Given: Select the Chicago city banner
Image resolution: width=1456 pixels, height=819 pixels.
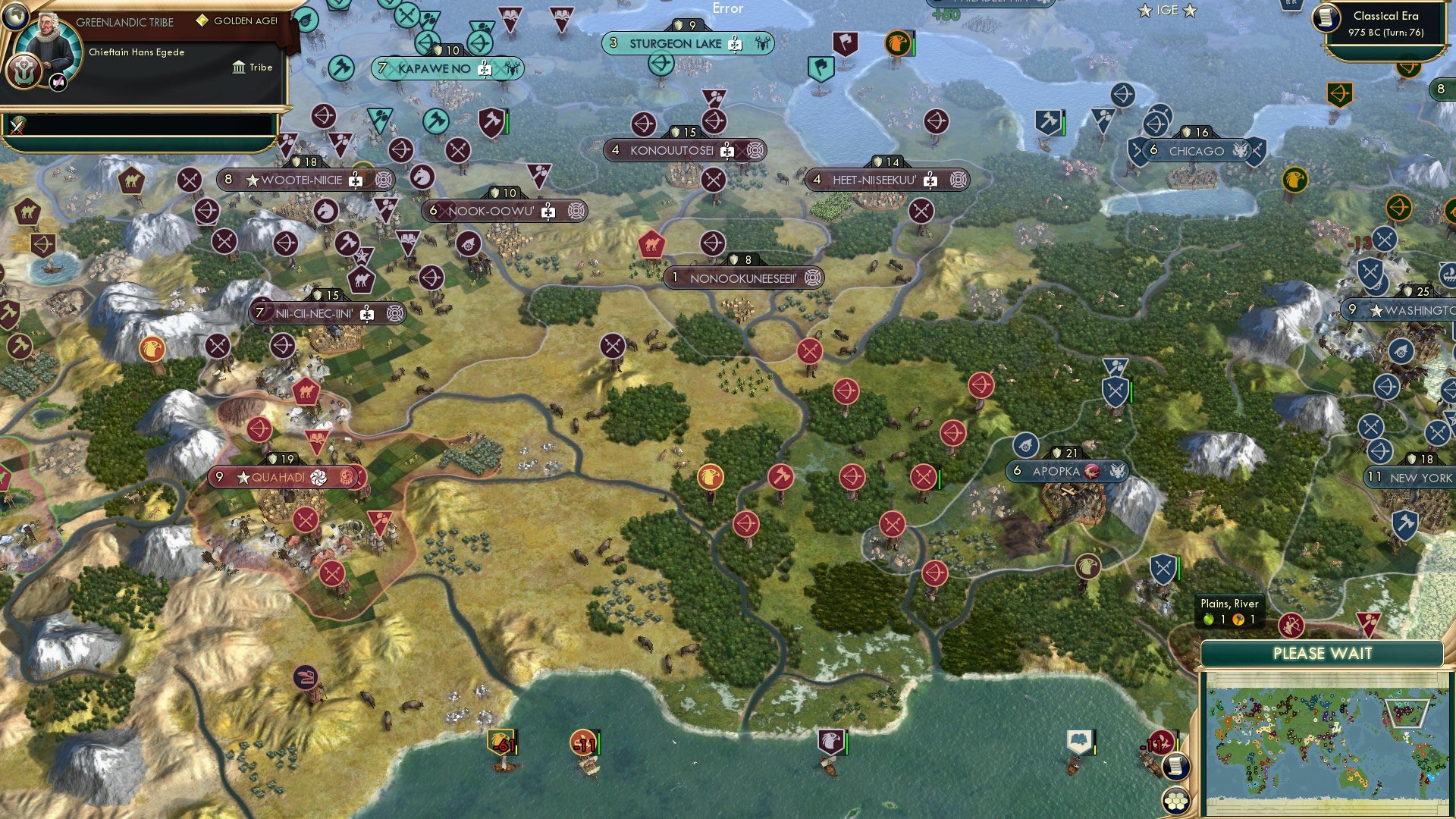Looking at the screenshot, I should coord(1198,150).
